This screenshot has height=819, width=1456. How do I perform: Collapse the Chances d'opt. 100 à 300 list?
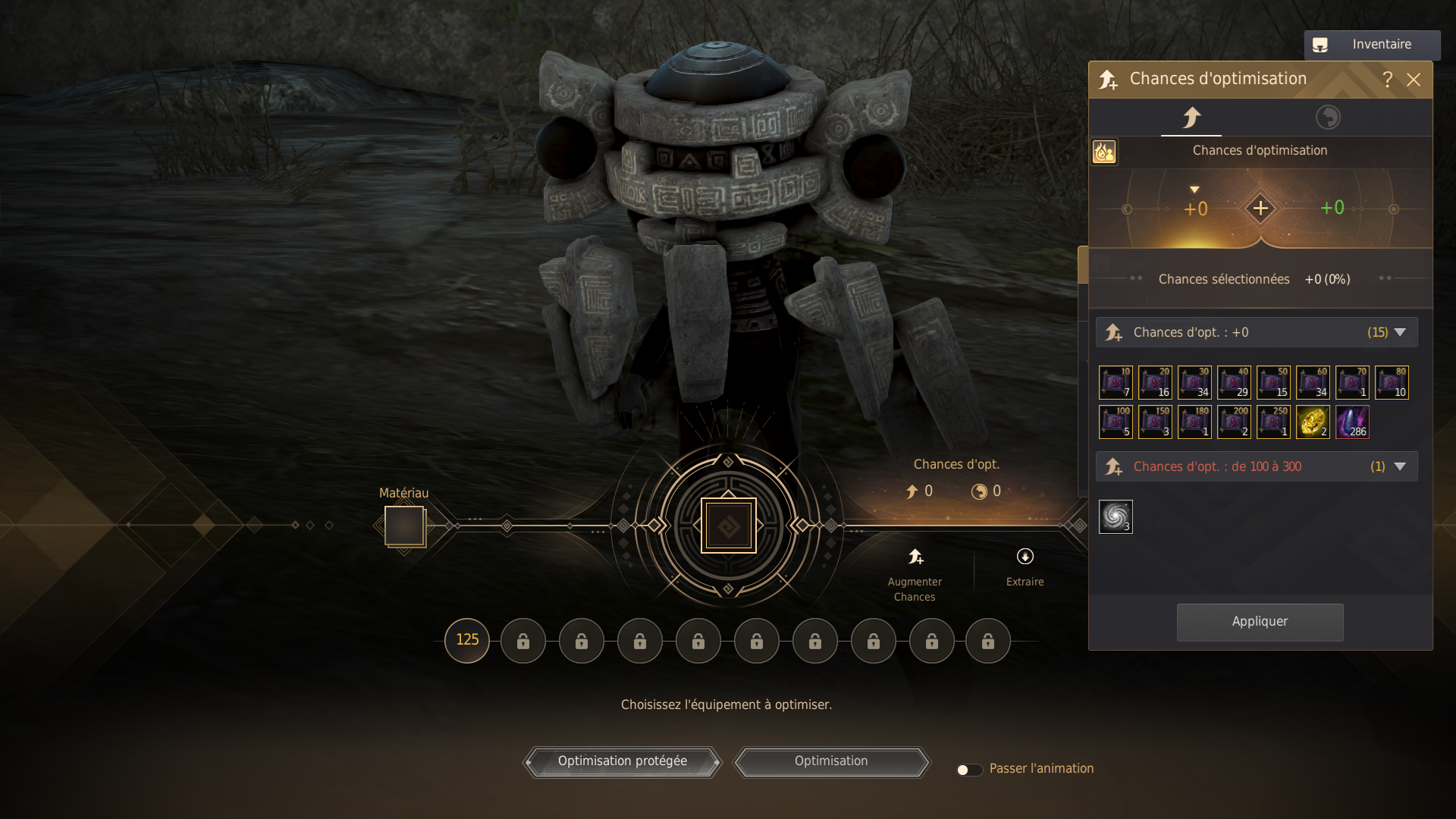click(1400, 466)
